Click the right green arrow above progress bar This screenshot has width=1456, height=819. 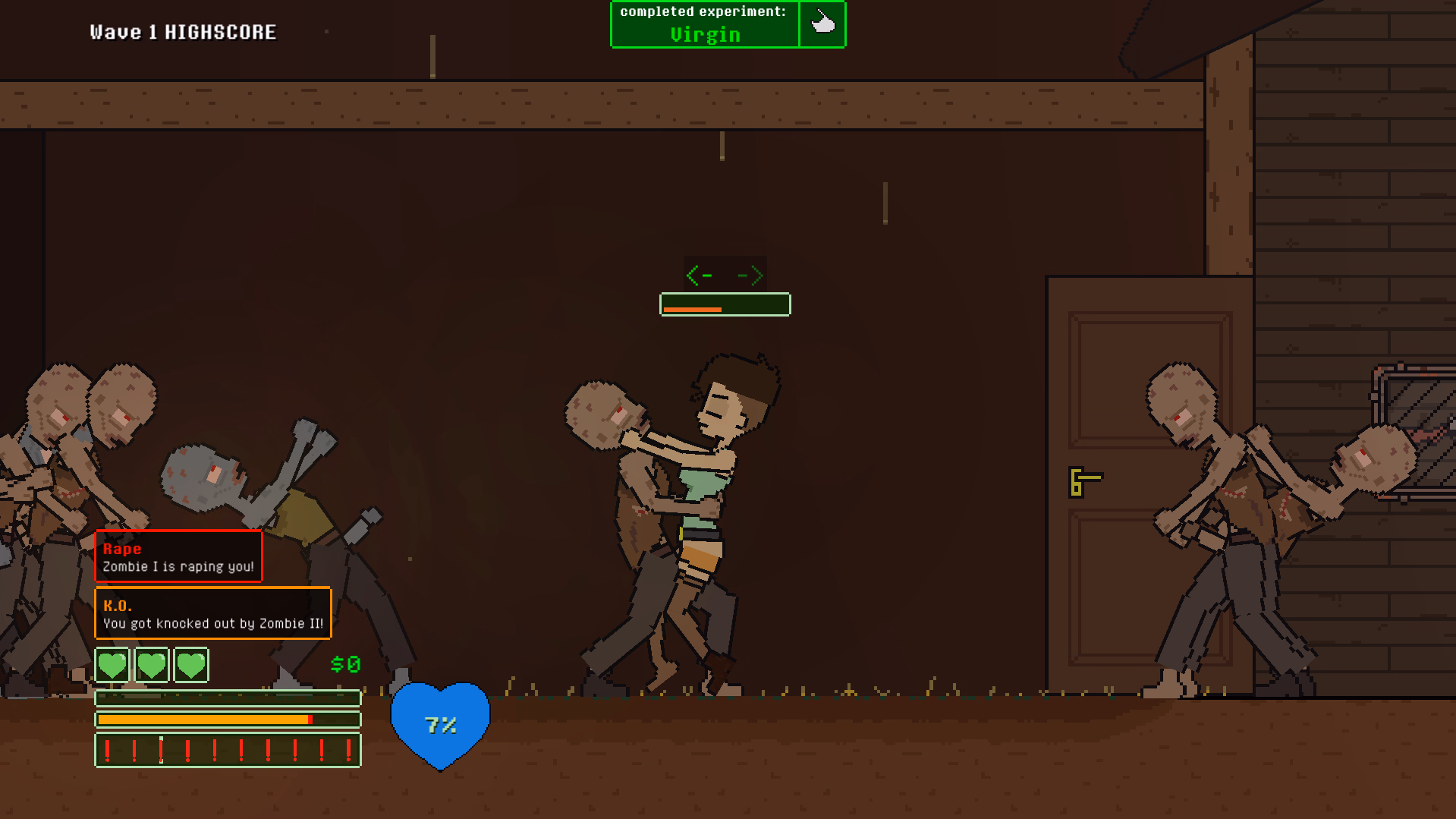point(750,276)
